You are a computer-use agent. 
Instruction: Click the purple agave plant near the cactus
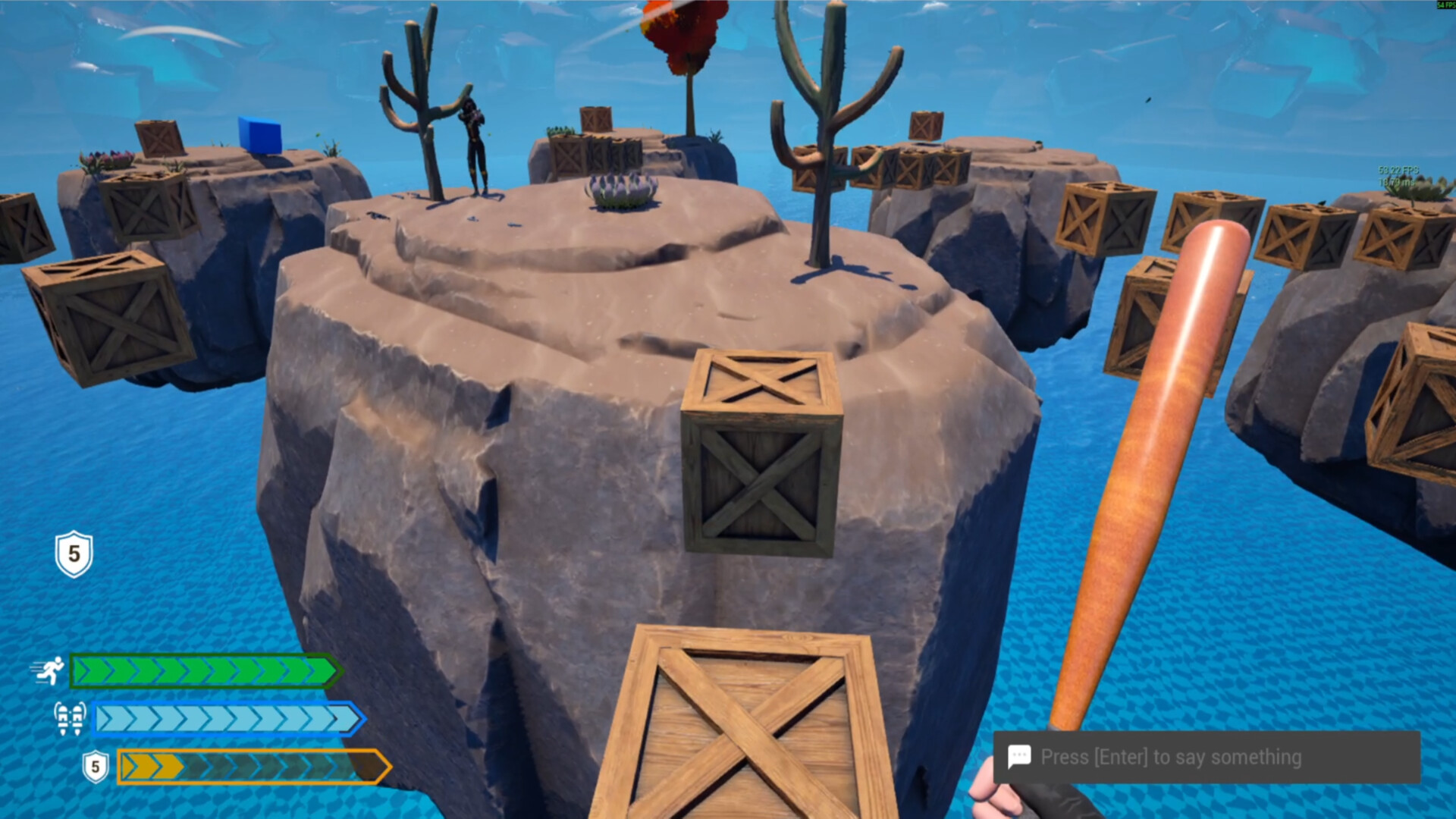622,190
